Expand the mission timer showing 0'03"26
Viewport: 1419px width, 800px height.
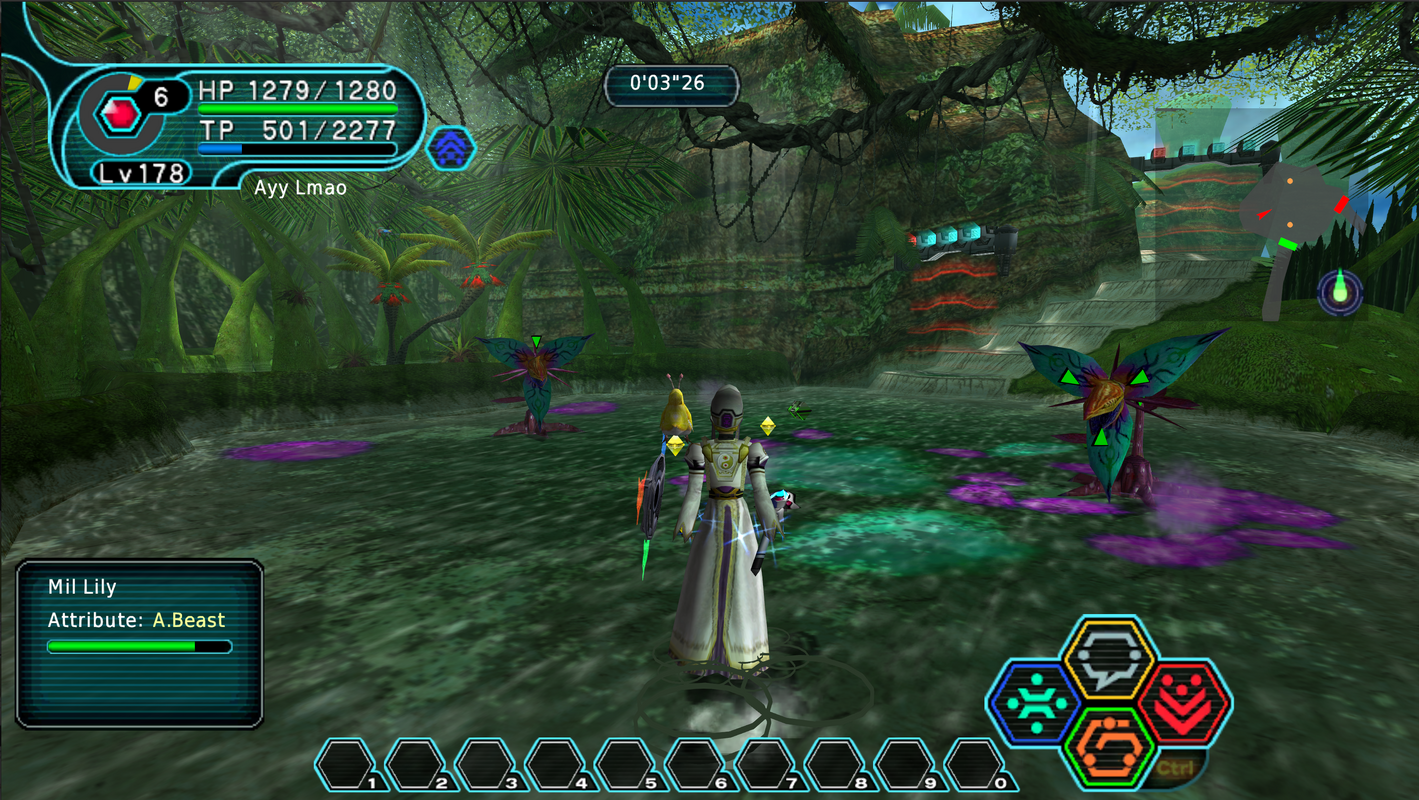click(671, 85)
